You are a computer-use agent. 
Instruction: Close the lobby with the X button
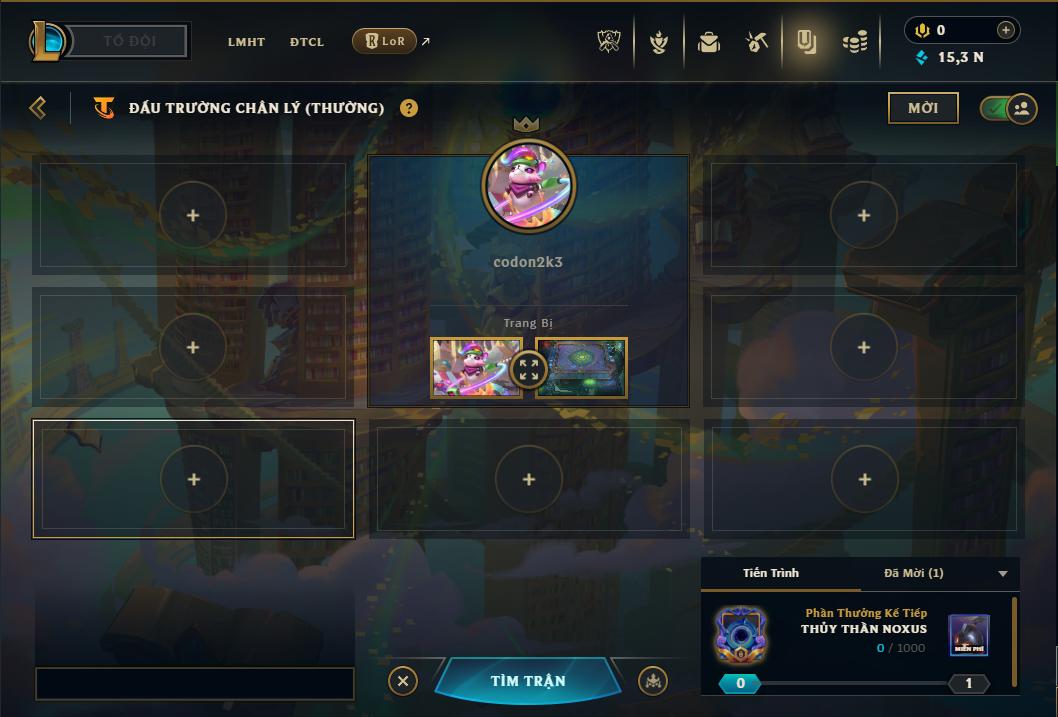point(402,681)
